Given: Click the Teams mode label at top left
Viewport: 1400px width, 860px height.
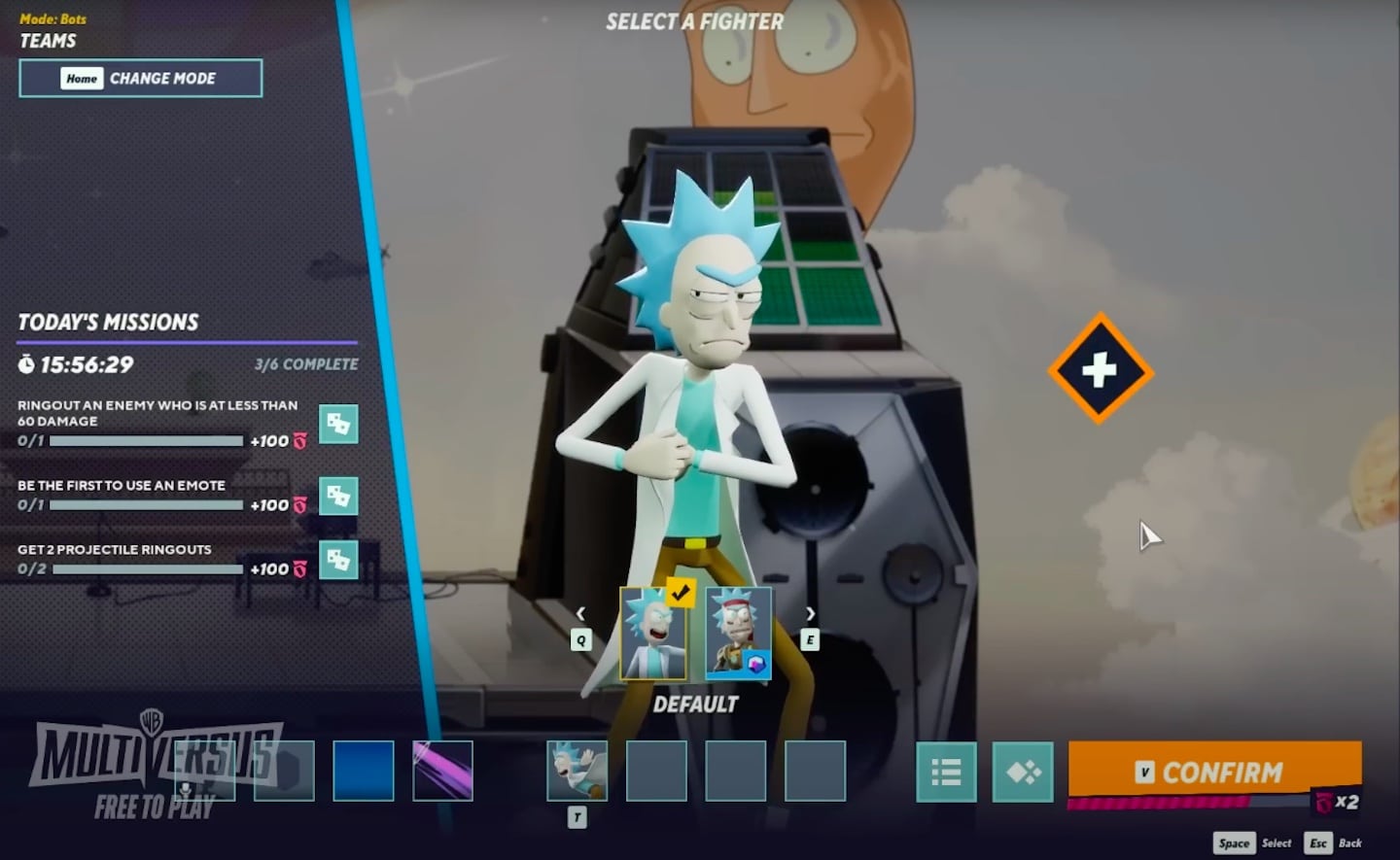Looking at the screenshot, I should [48, 41].
